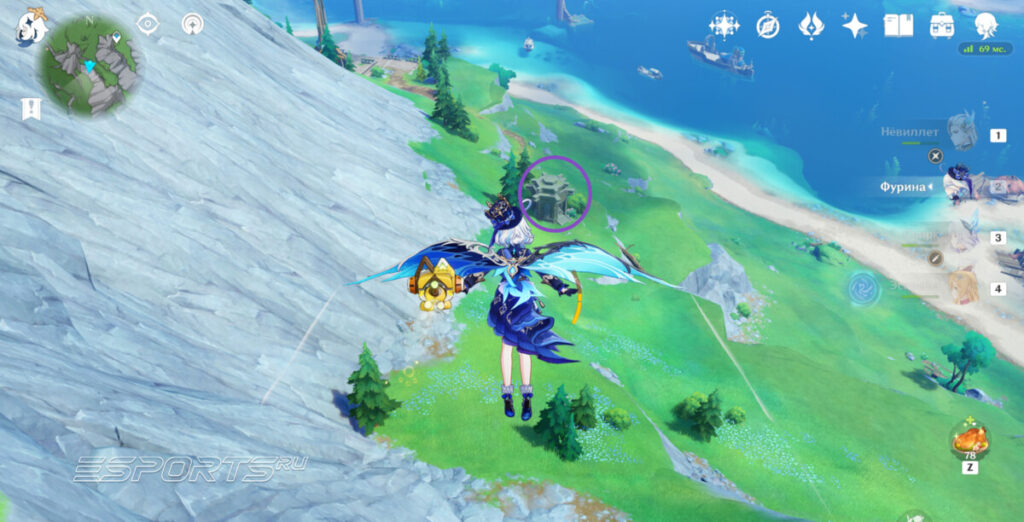Click the signal-arch icon next to minimap
The width and height of the screenshot is (1024, 522).
coord(192,24)
